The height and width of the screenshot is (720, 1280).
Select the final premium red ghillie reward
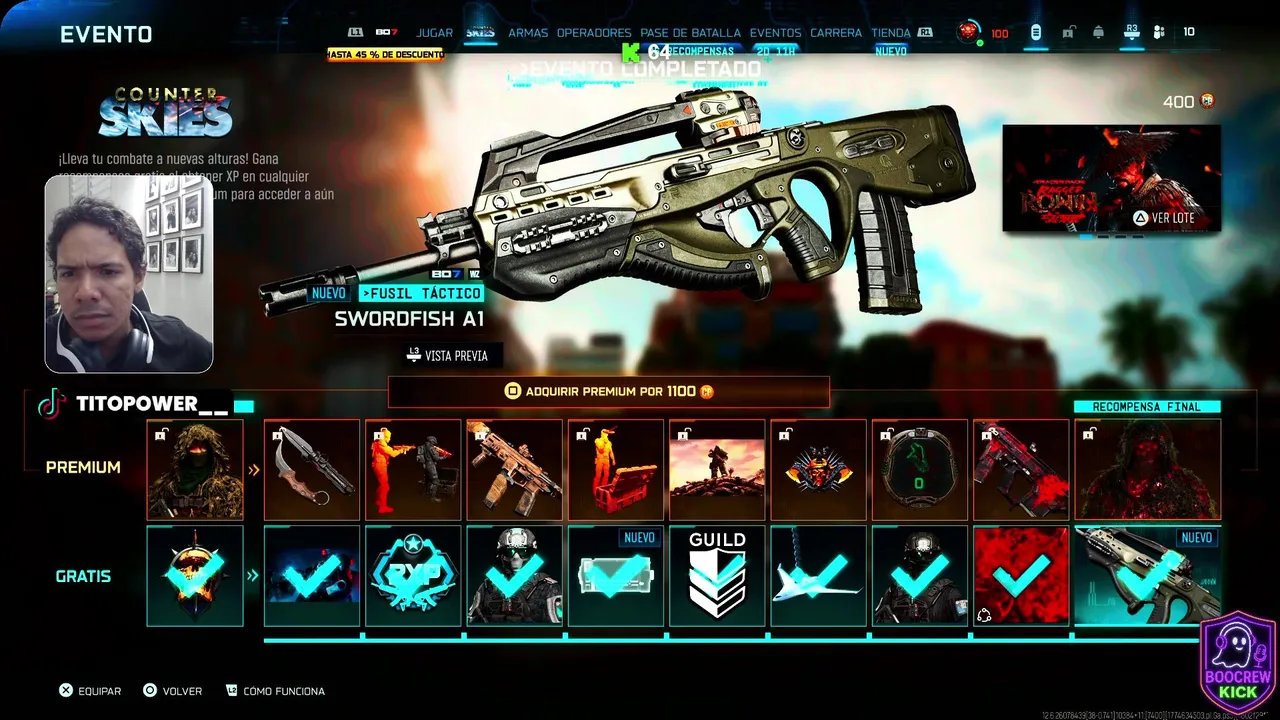(1147, 469)
